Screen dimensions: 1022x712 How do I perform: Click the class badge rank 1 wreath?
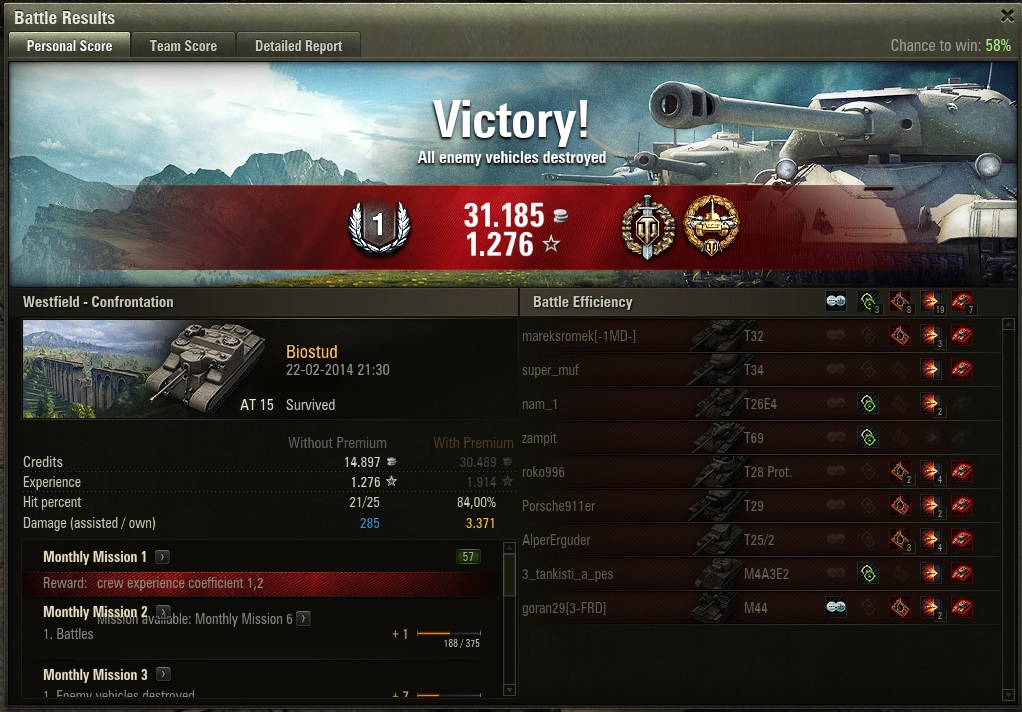378,227
